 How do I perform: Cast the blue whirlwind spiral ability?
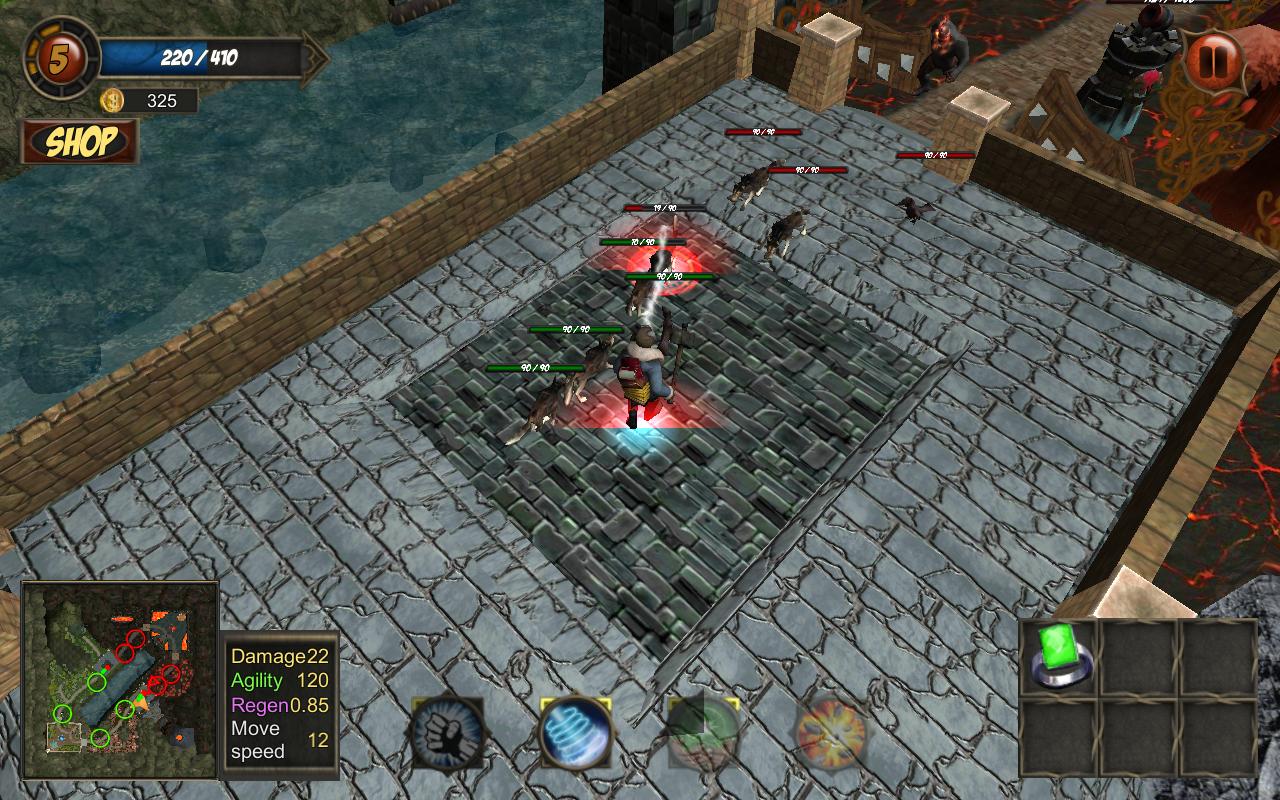pyautogui.click(x=575, y=734)
